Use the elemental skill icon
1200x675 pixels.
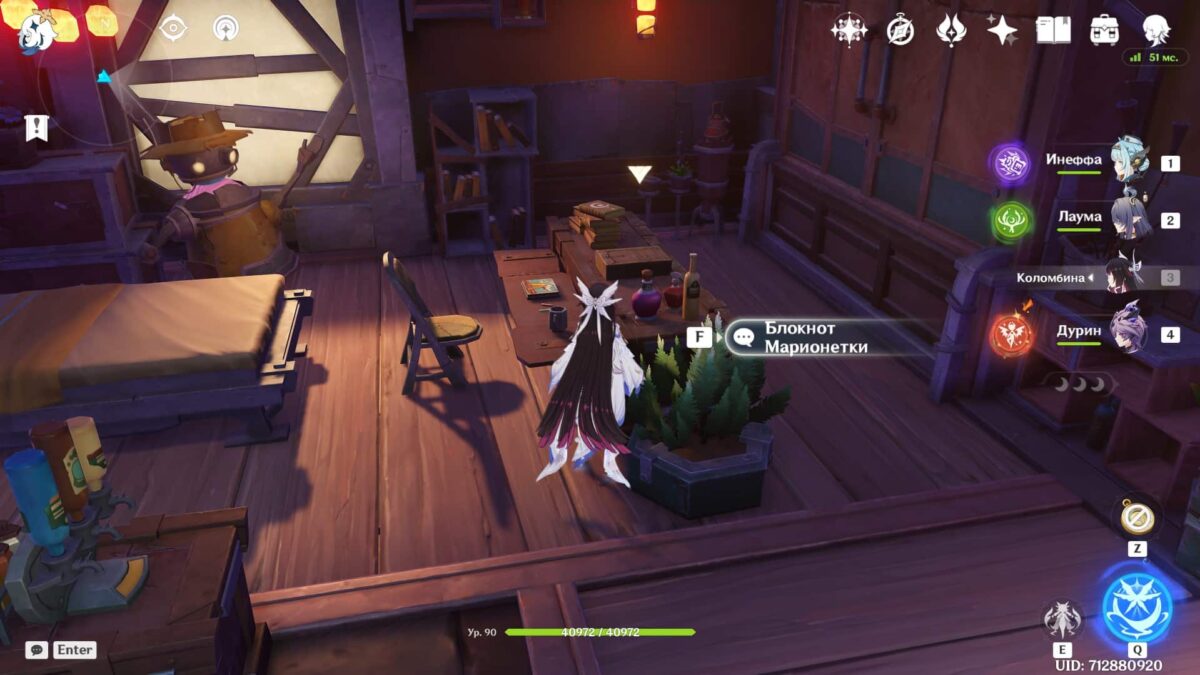(1062, 620)
